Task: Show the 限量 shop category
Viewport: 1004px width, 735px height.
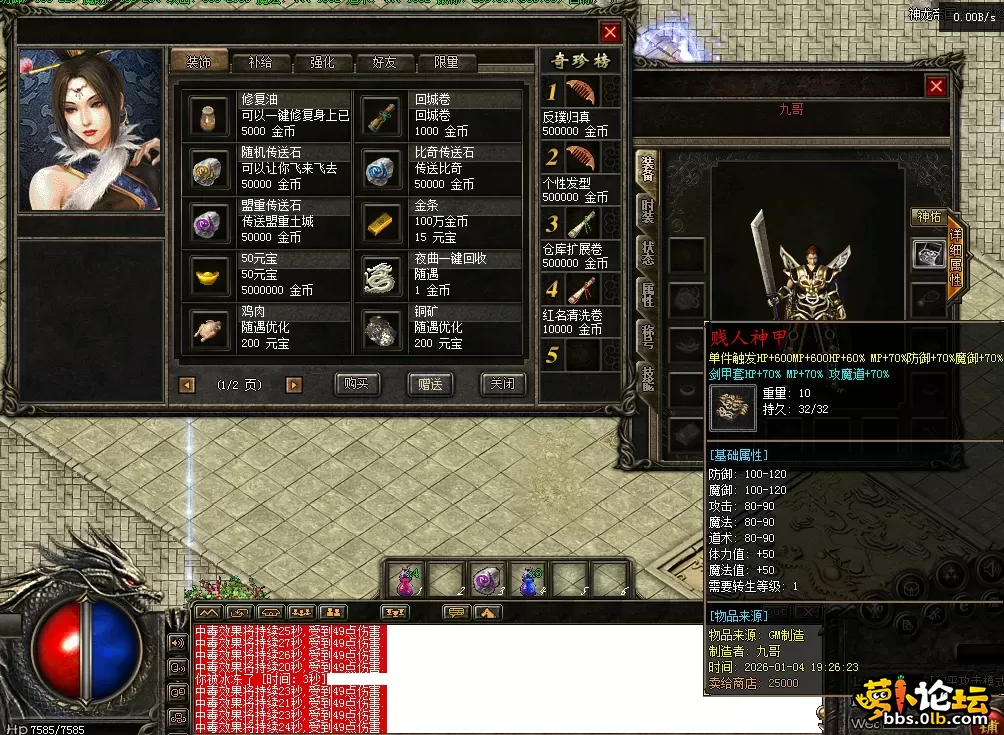Action: 446,62
